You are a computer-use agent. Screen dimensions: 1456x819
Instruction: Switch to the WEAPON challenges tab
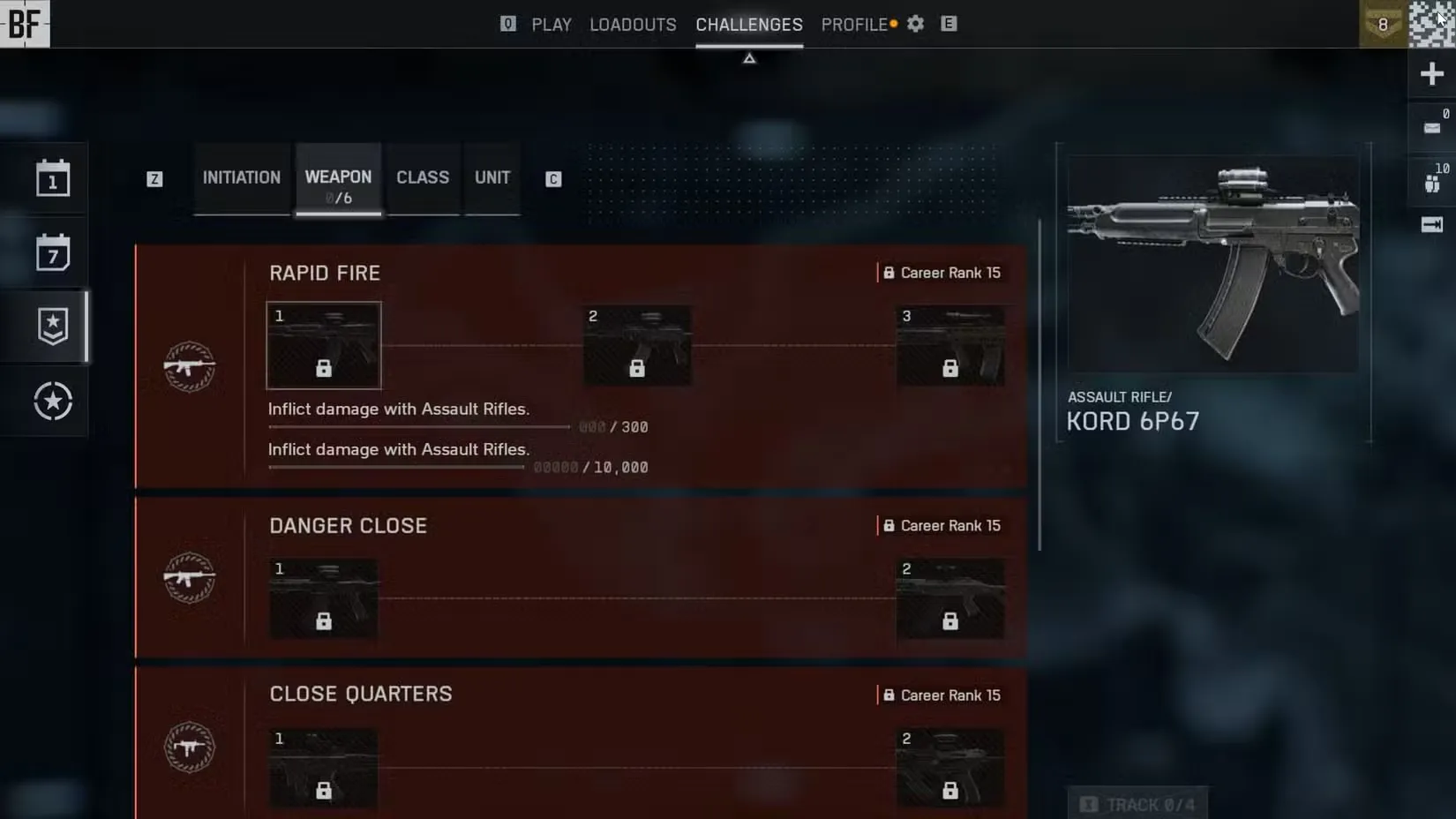pos(338,177)
